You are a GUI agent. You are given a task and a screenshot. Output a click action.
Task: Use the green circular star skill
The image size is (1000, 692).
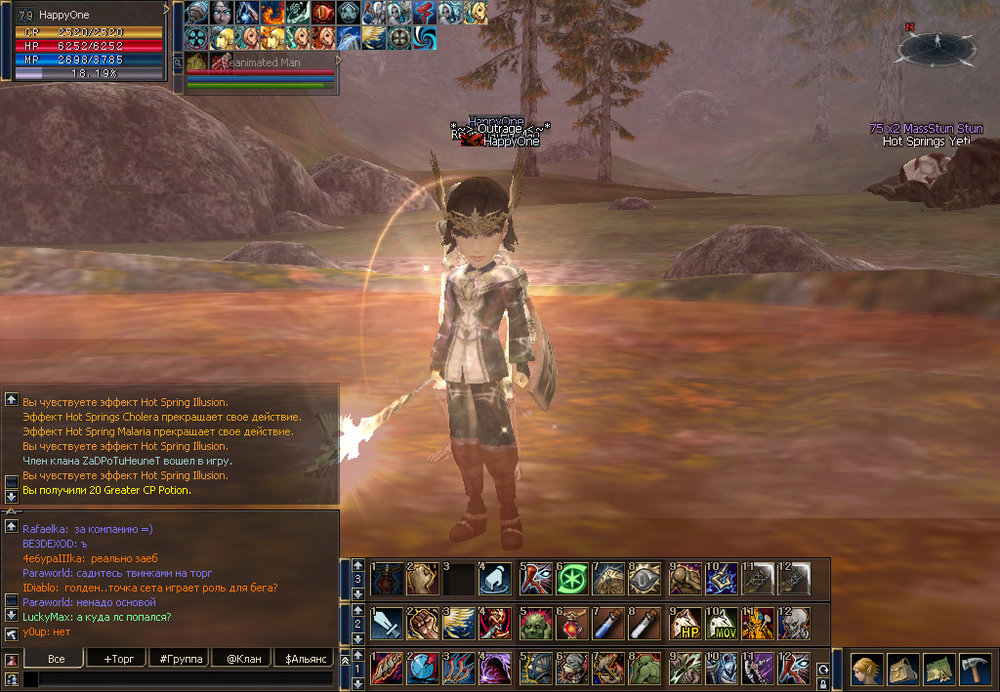pos(573,579)
